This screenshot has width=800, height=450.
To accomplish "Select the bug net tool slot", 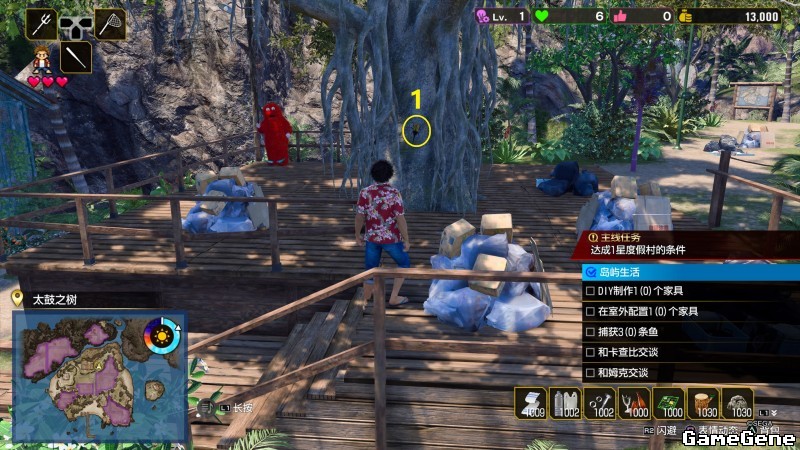I will 110,22.
